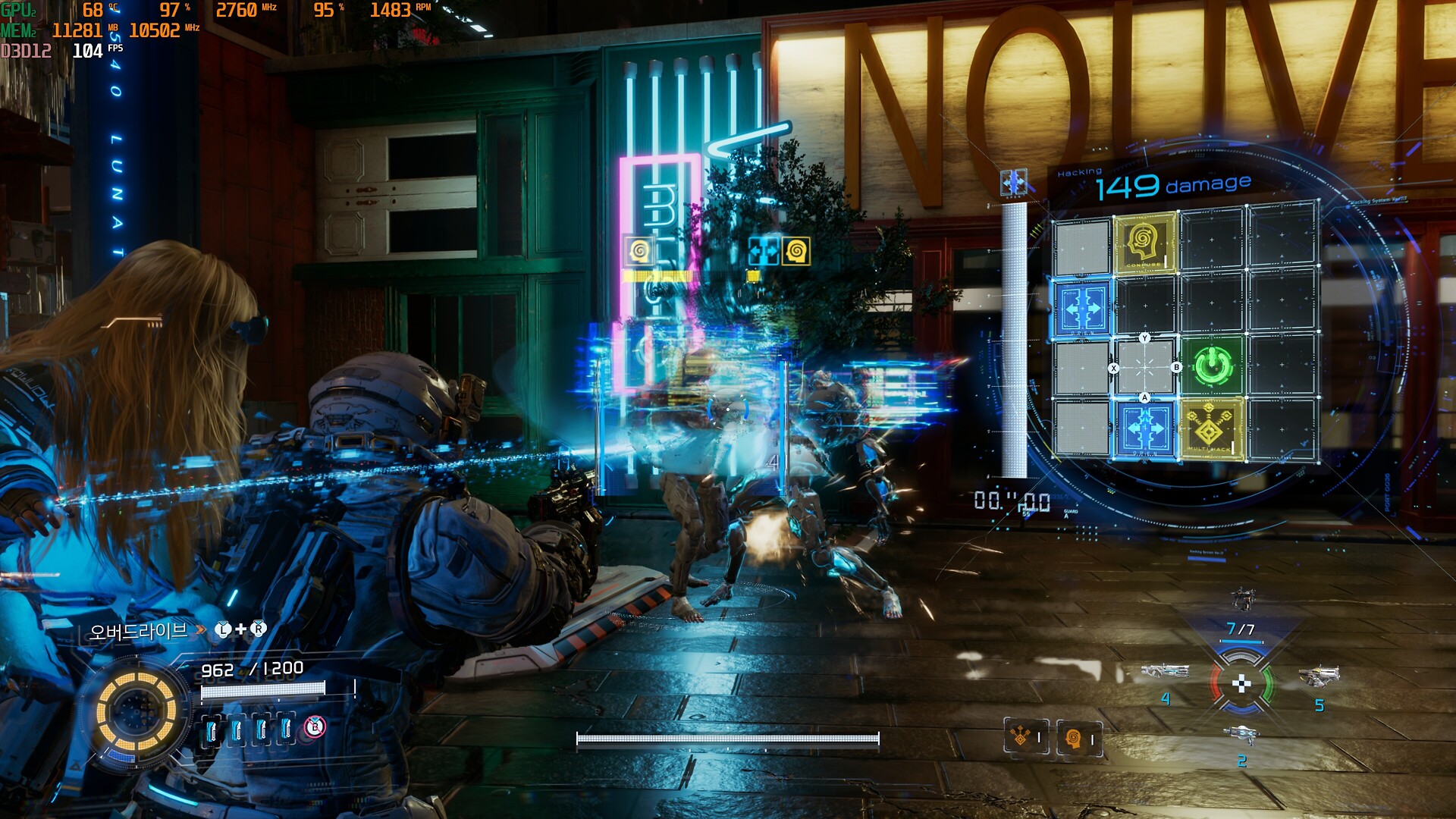Switch to the weapon with 5 ammo
This screenshot has width=1456, height=819.
(x=1319, y=675)
